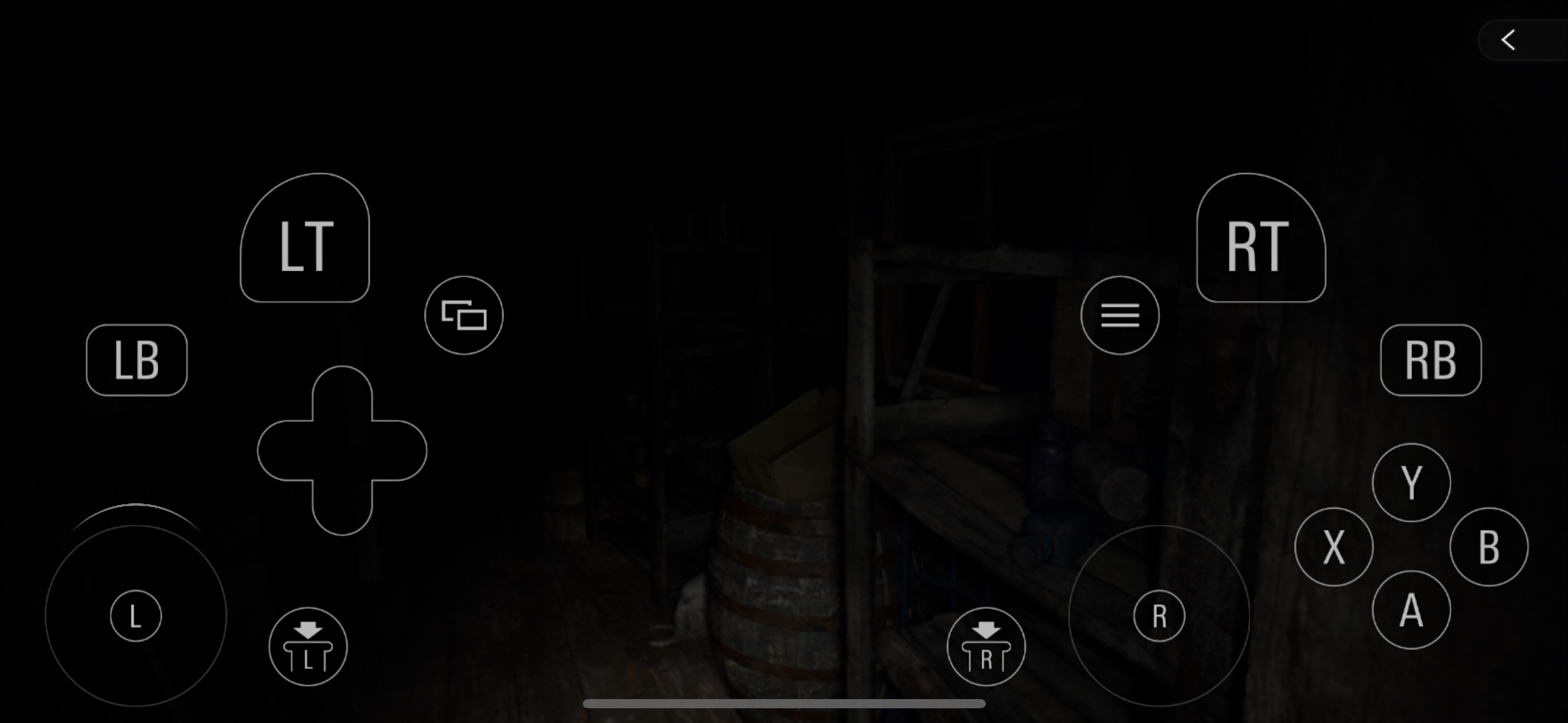Screen dimensions: 1568x723
Task: Tap the LB bumper
Action: (136, 360)
